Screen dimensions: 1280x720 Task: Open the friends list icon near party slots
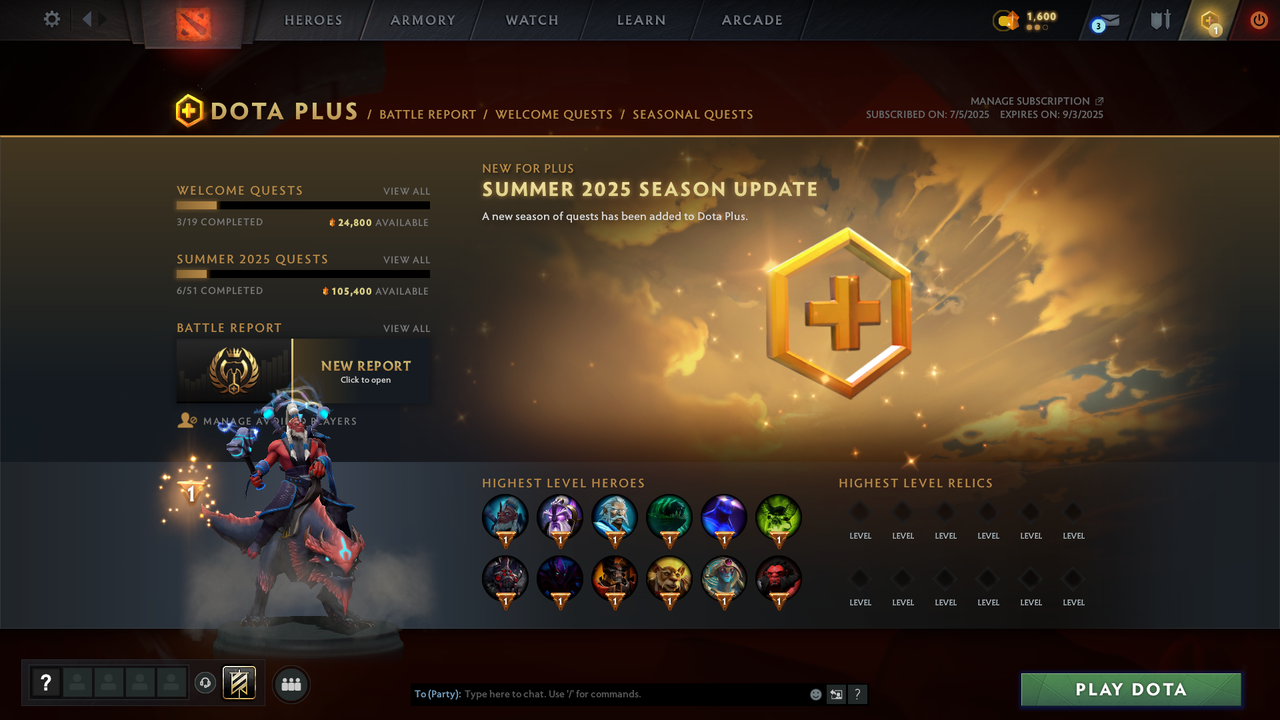[x=291, y=683]
